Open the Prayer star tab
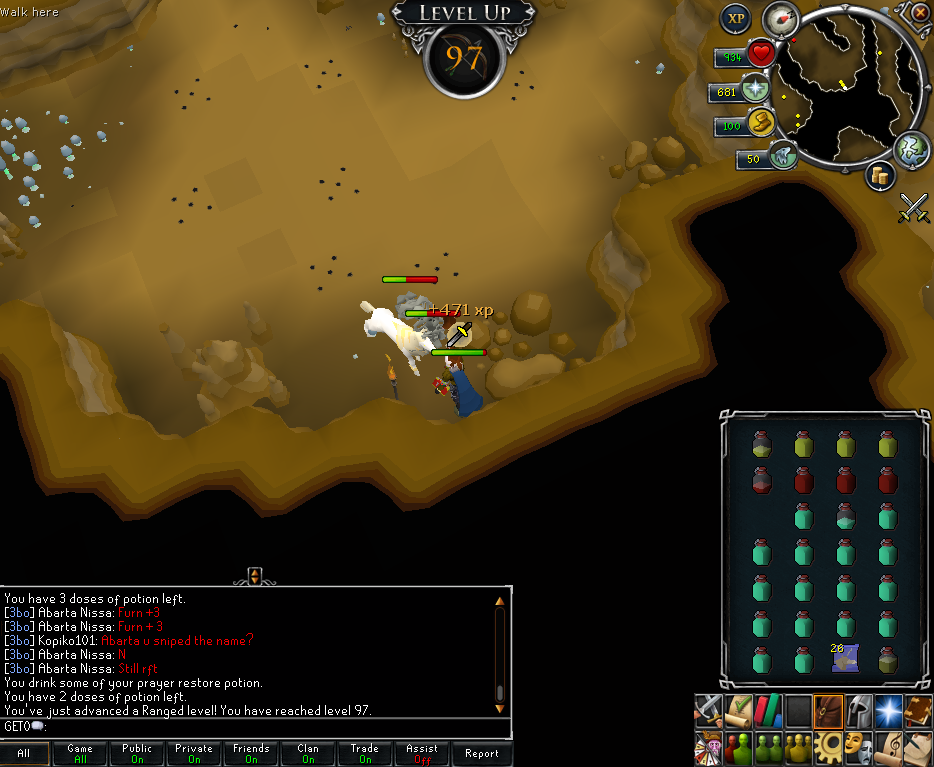The width and height of the screenshot is (934, 767). (x=887, y=710)
